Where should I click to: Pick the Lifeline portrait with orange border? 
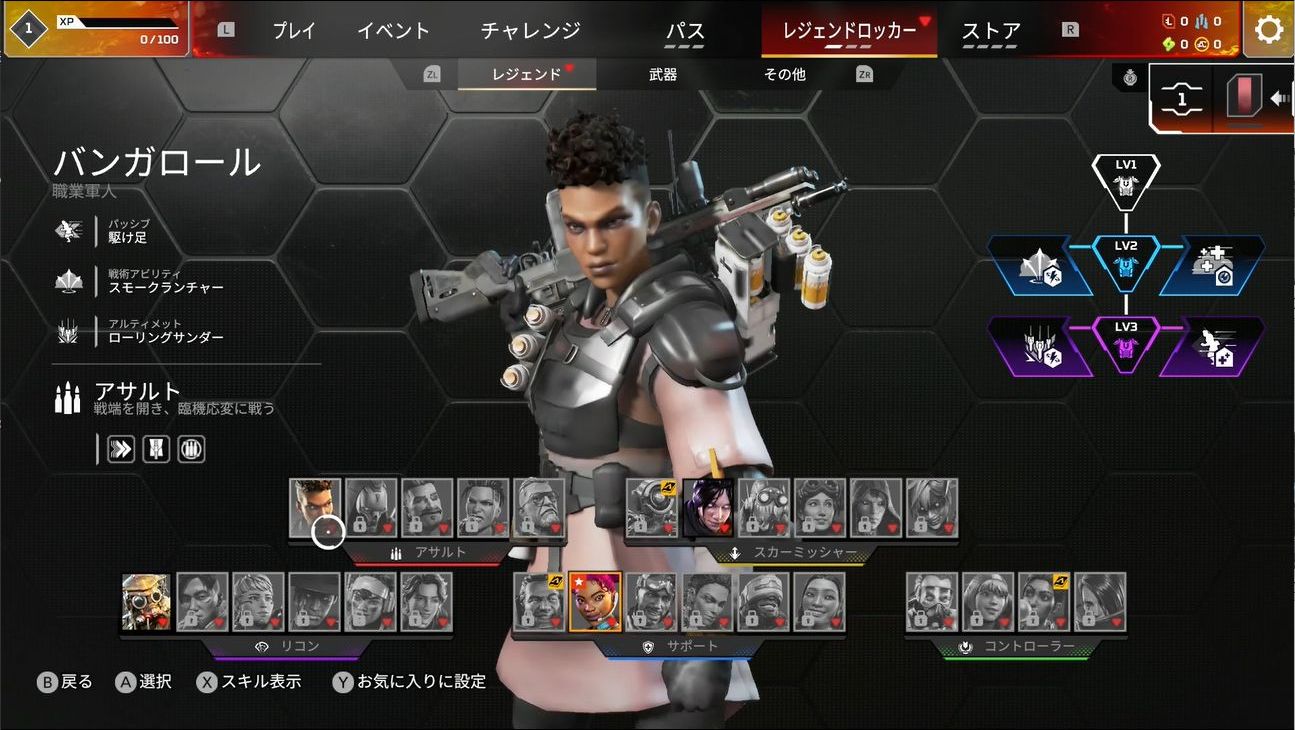(595, 602)
